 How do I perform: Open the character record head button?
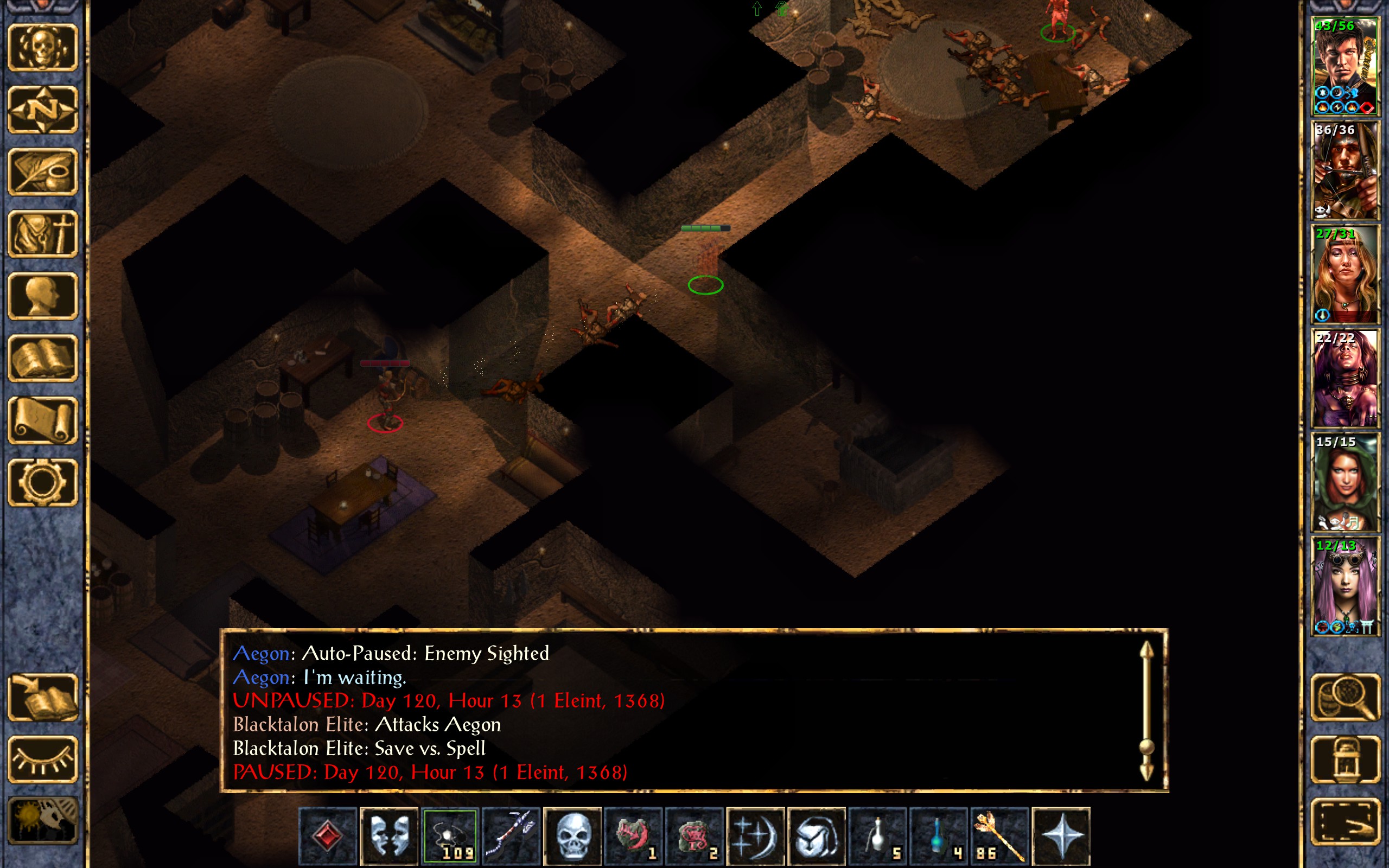(43, 296)
